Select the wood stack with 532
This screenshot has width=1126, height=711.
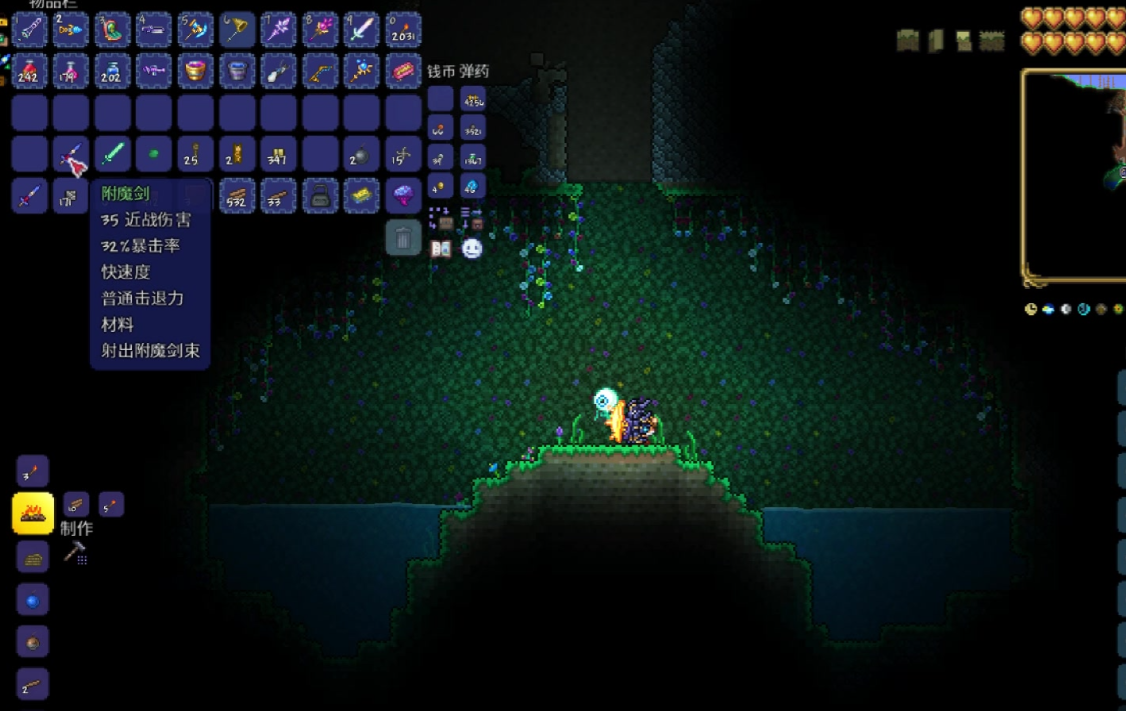237,195
